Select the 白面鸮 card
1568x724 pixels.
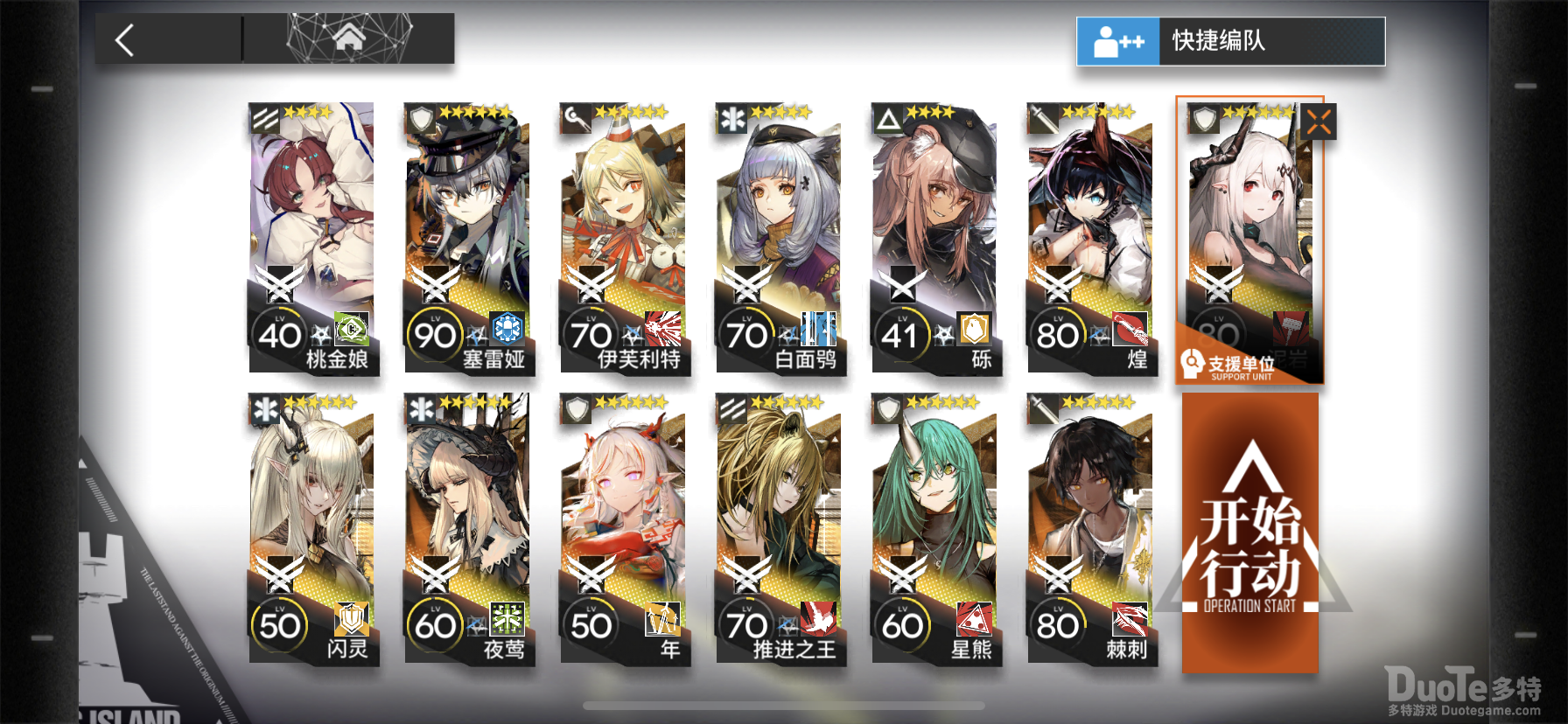[780, 238]
